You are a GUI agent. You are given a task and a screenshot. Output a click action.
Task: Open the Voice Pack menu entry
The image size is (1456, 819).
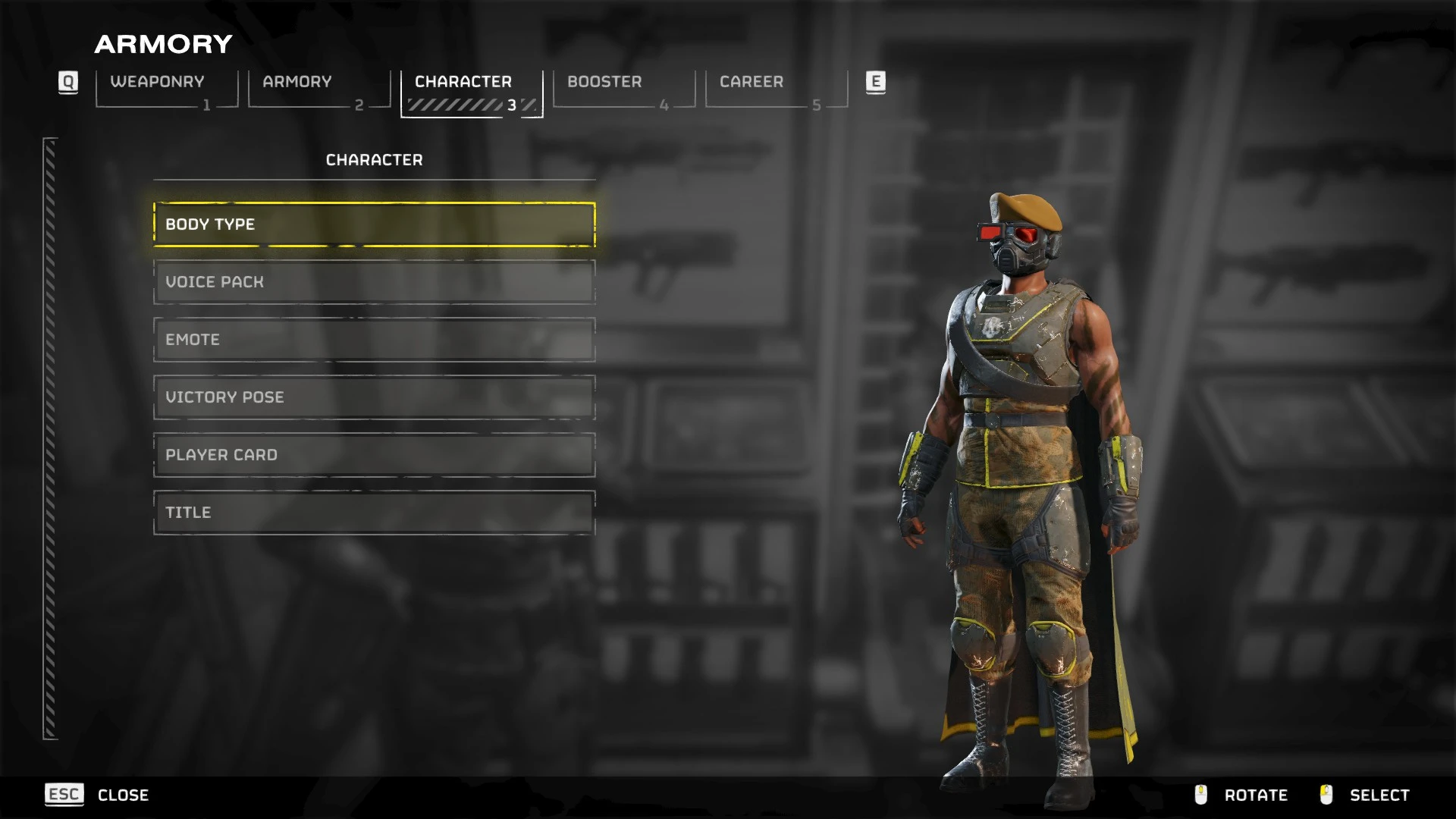374,282
